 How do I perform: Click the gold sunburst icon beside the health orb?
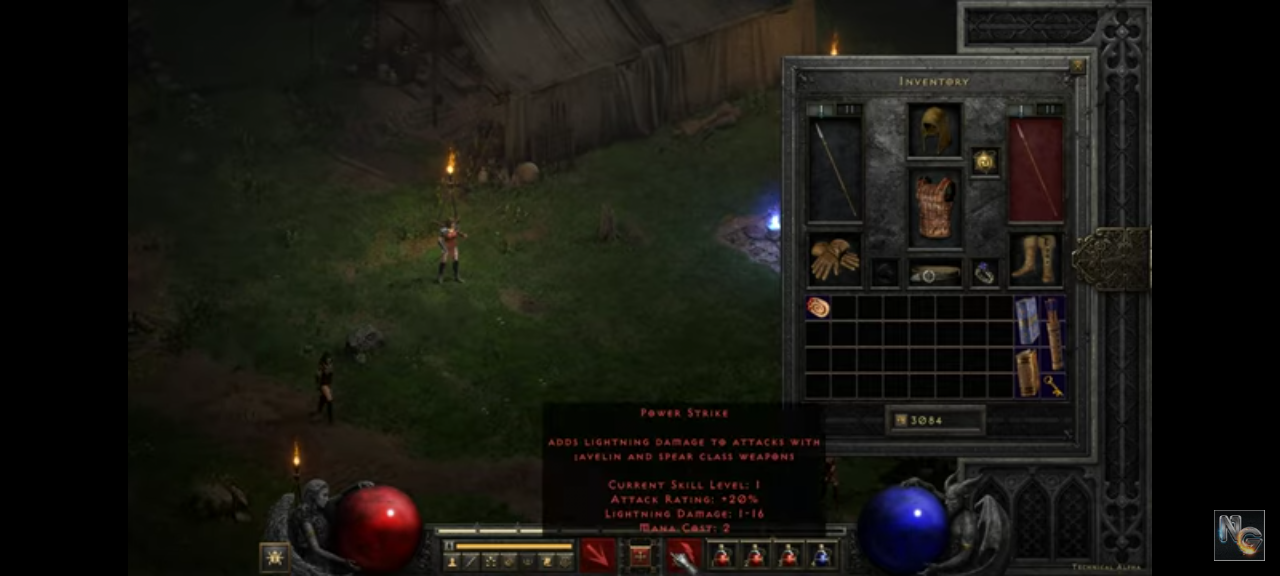pyautogui.click(x=274, y=556)
